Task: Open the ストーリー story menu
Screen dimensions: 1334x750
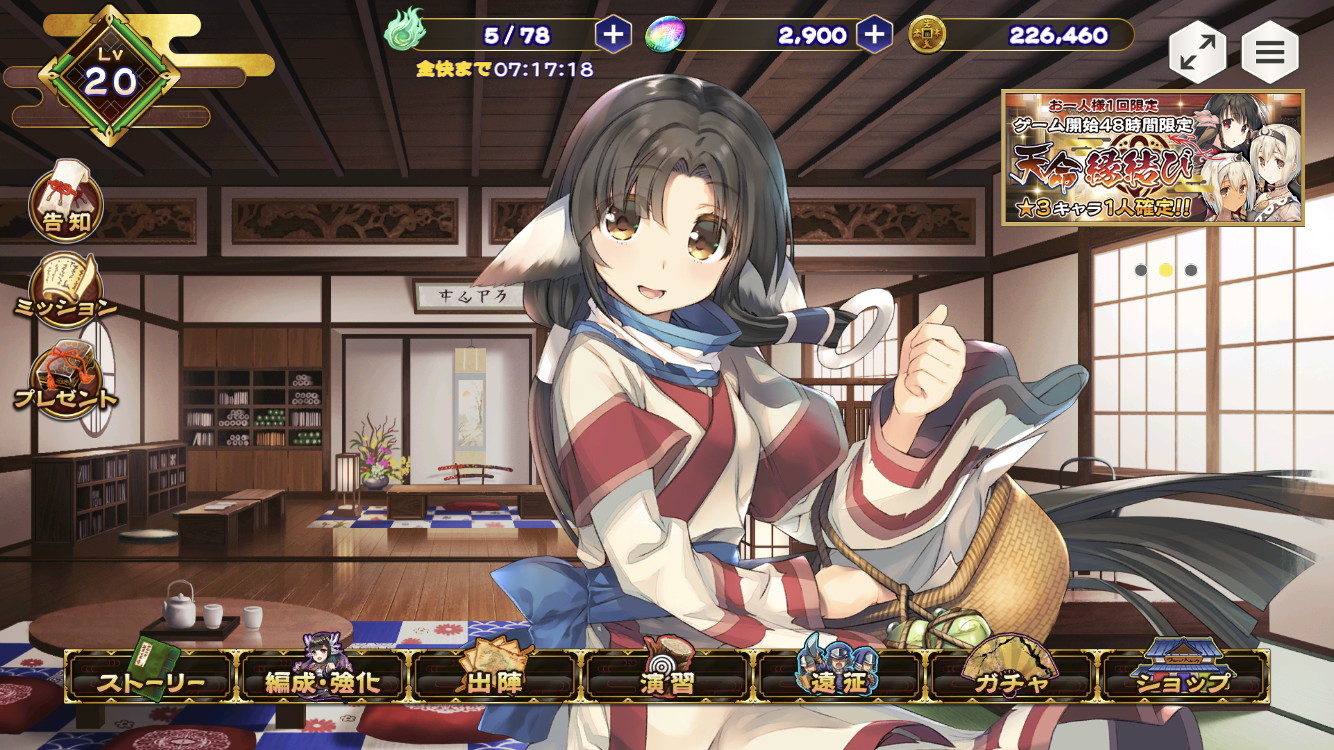Action: pyautogui.click(x=151, y=679)
